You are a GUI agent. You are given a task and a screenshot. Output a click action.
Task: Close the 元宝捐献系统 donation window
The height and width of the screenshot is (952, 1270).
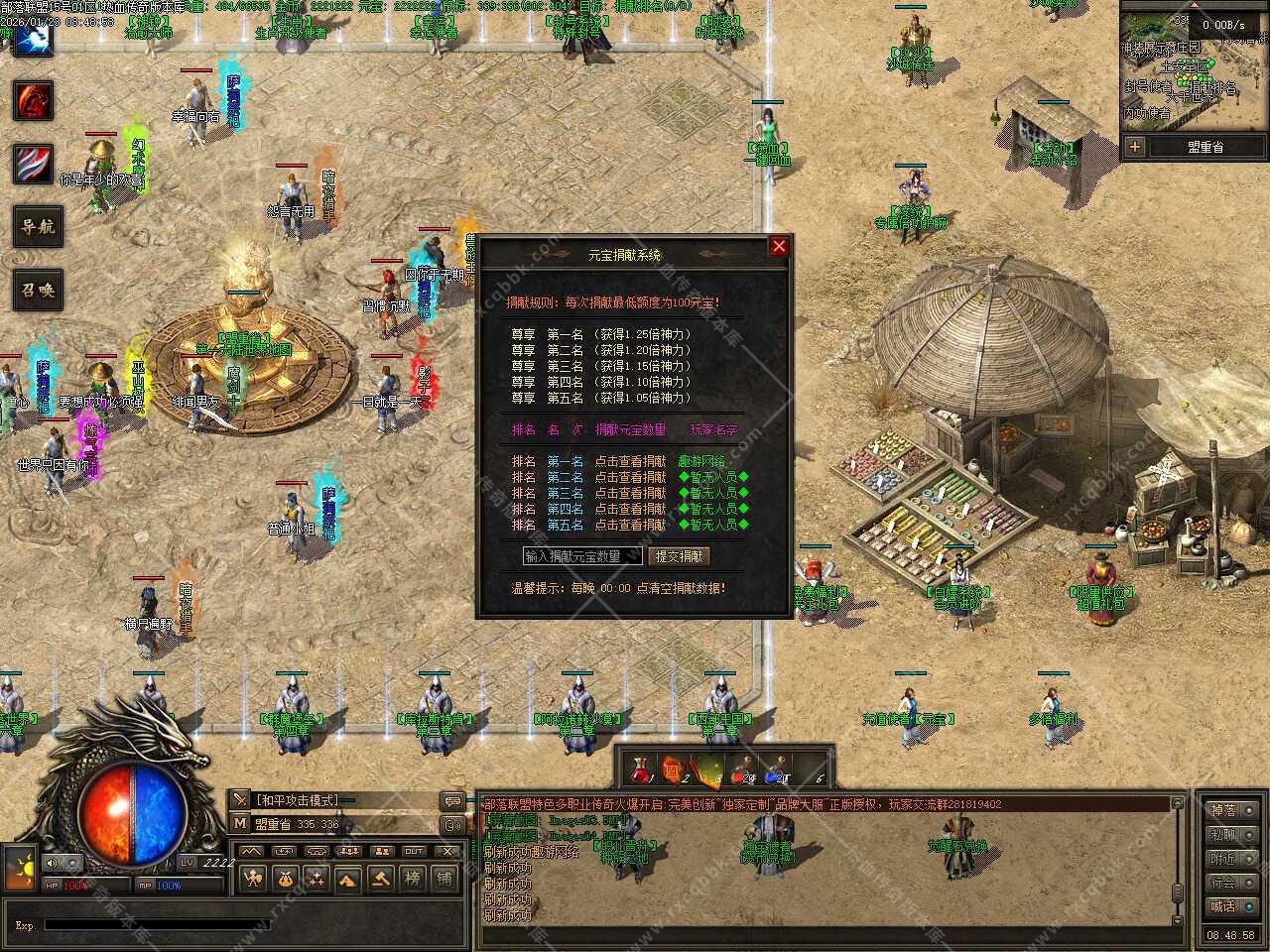pos(779,246)
